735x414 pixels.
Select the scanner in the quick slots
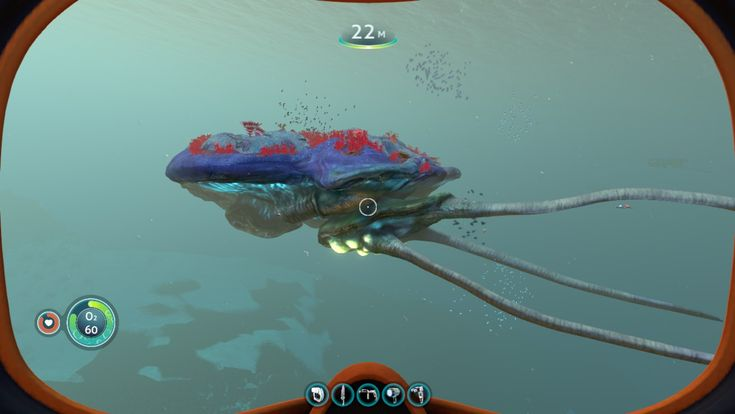pos(318,395)
